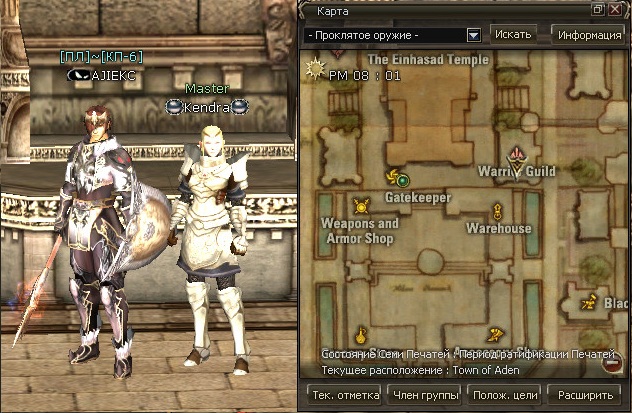Viewport: 632px width, 413px height.
Task: Open the Информация panel
Action: click(x=590, y=34)
